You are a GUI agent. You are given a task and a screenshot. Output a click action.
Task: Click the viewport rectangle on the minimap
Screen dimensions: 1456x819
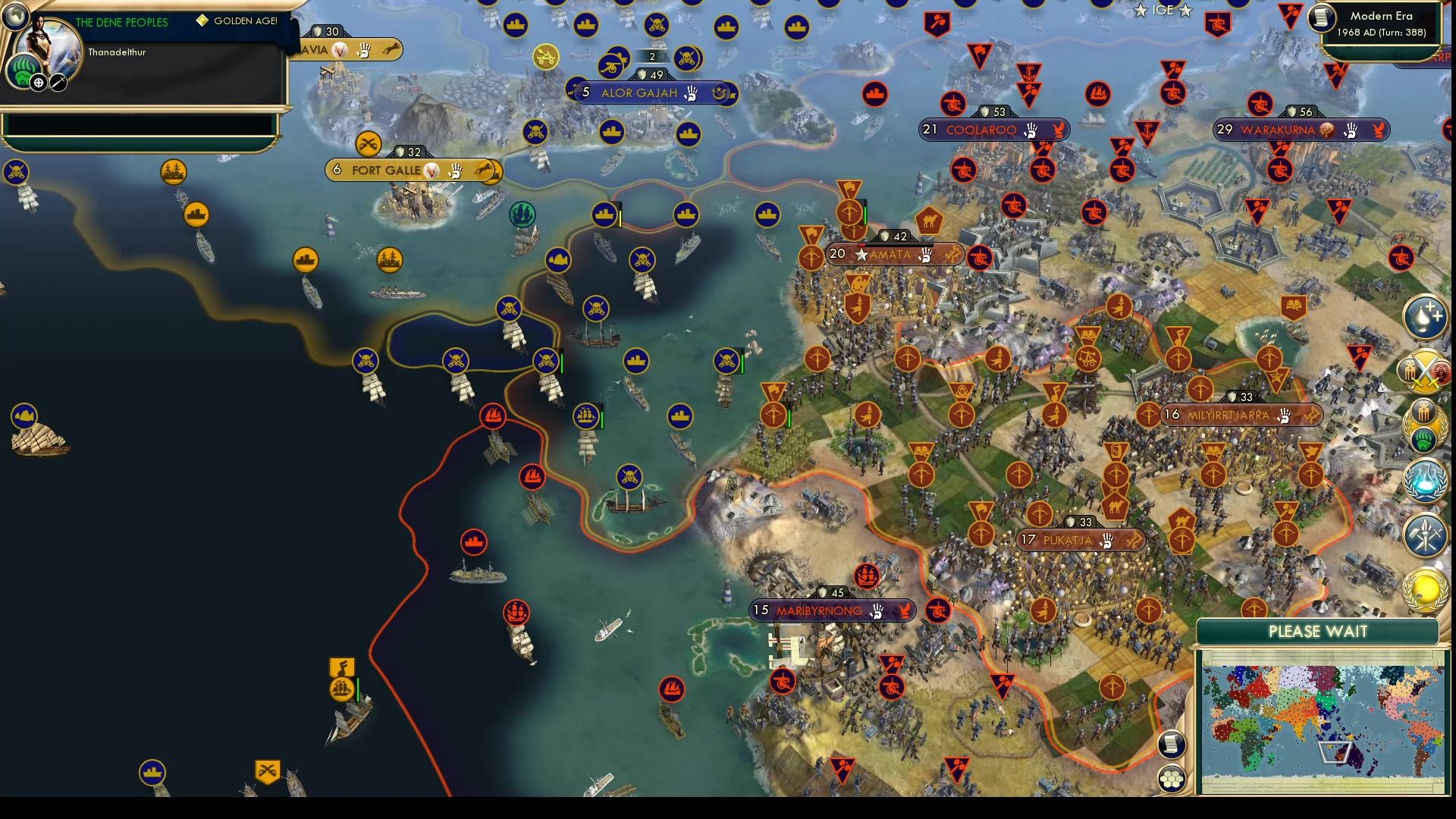coord(1337,752)
